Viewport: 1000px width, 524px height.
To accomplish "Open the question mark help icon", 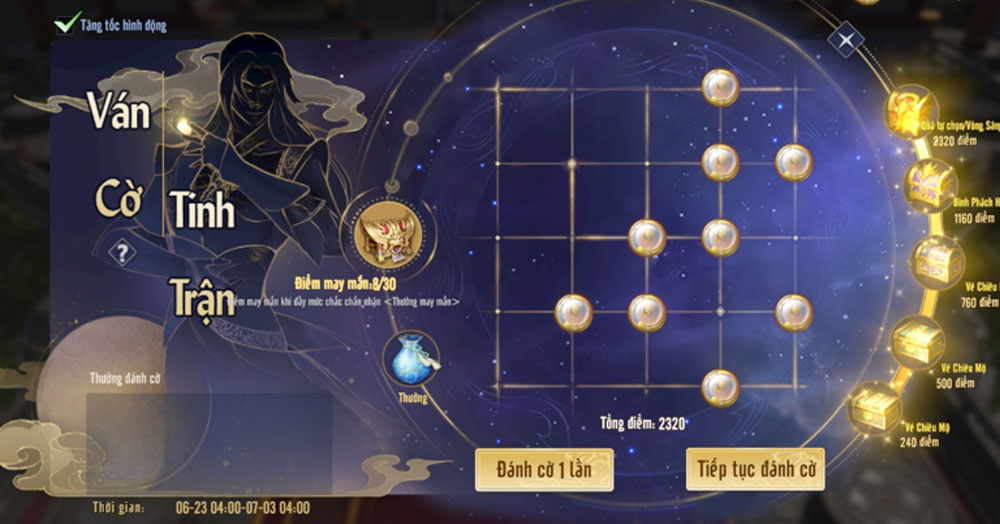I will pos(122,253).
